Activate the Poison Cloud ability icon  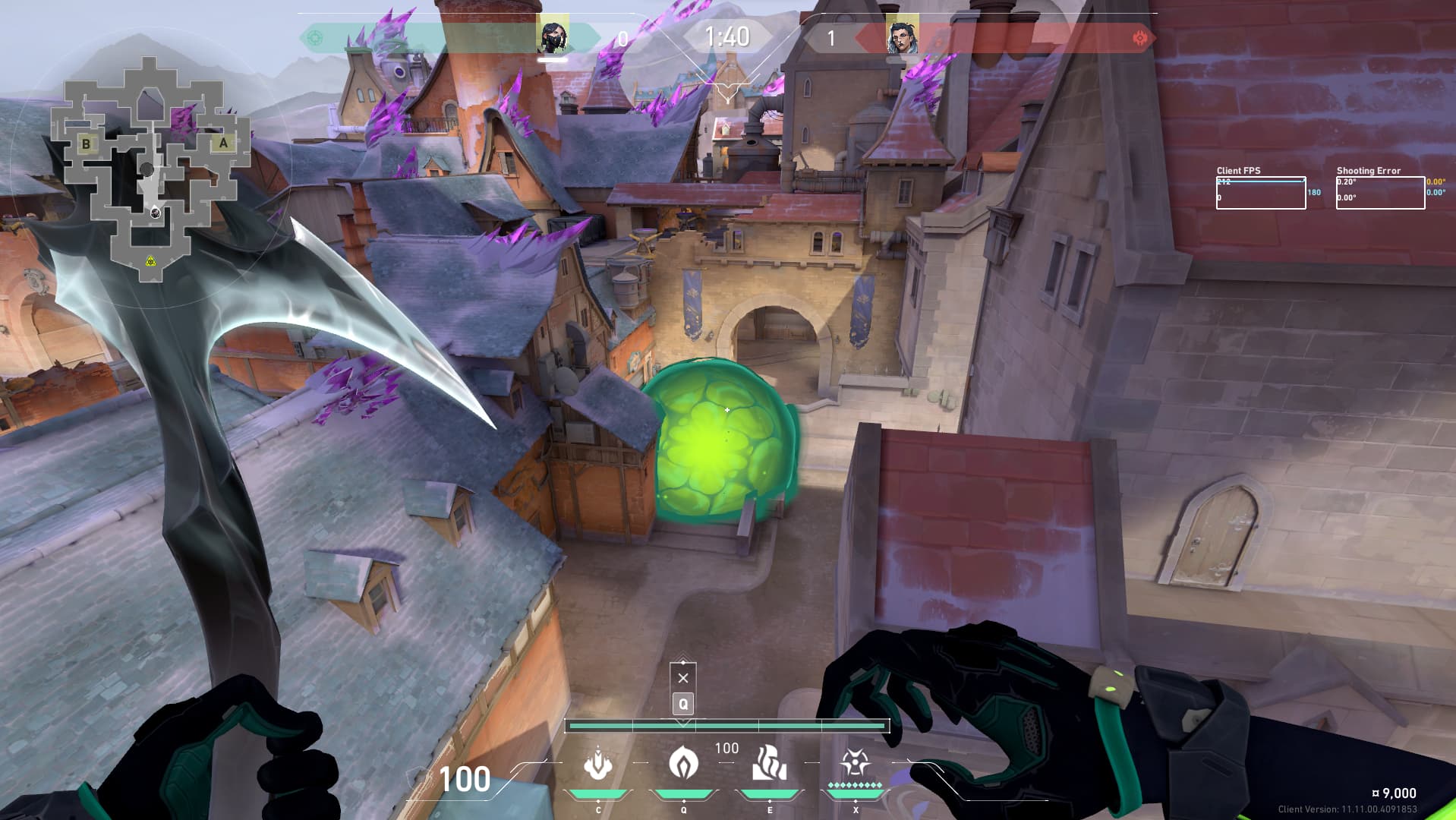[x=683, y=762]
